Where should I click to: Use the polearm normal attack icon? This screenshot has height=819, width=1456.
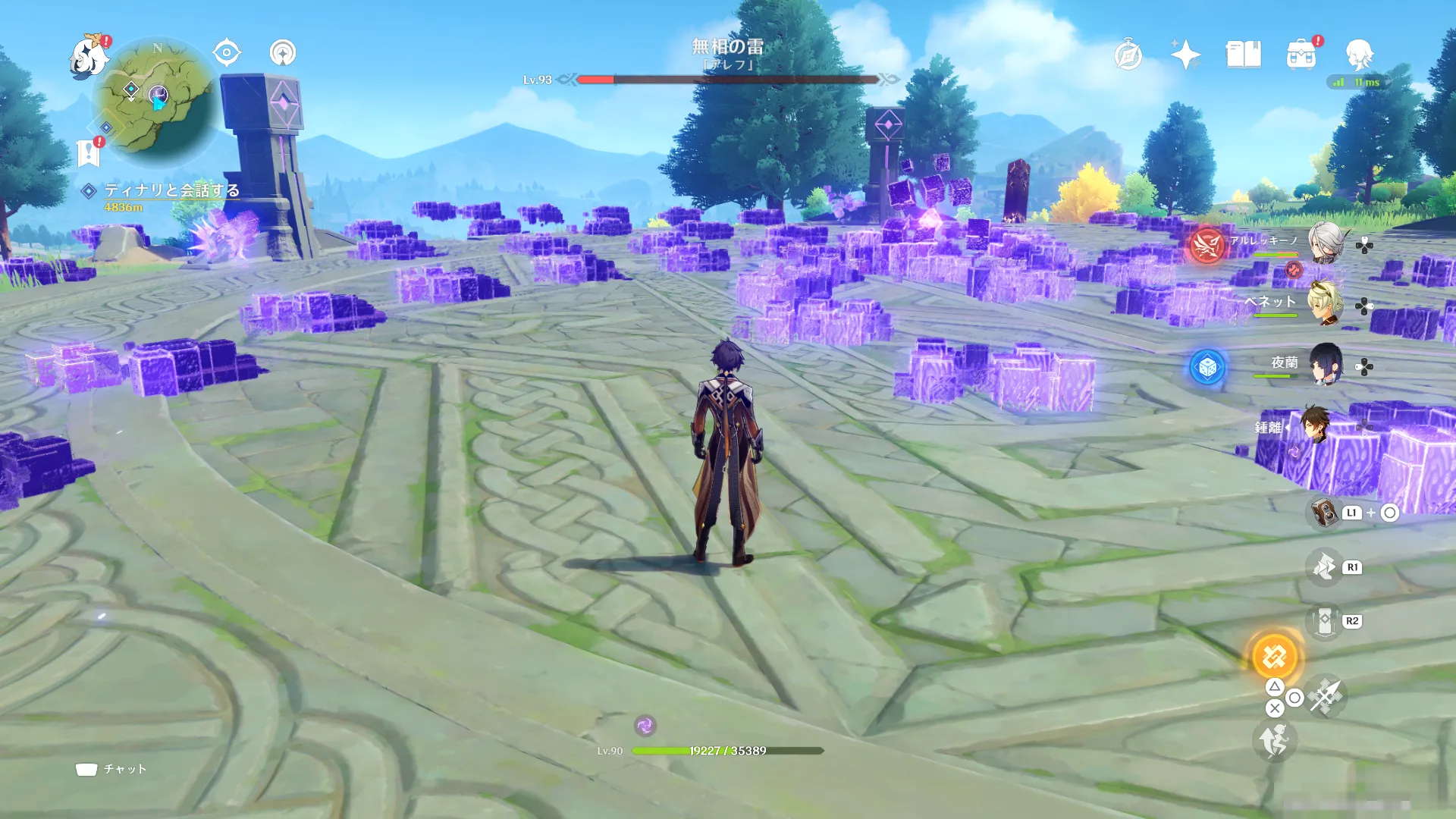(1326, 696)
